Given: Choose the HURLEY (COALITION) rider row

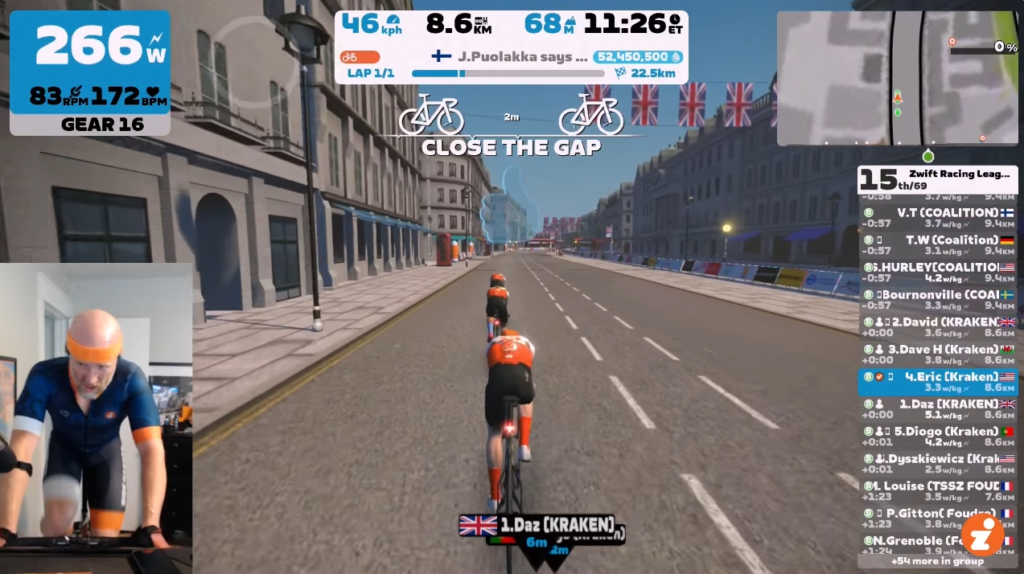Looking at the screenshot, I should 937,273.
